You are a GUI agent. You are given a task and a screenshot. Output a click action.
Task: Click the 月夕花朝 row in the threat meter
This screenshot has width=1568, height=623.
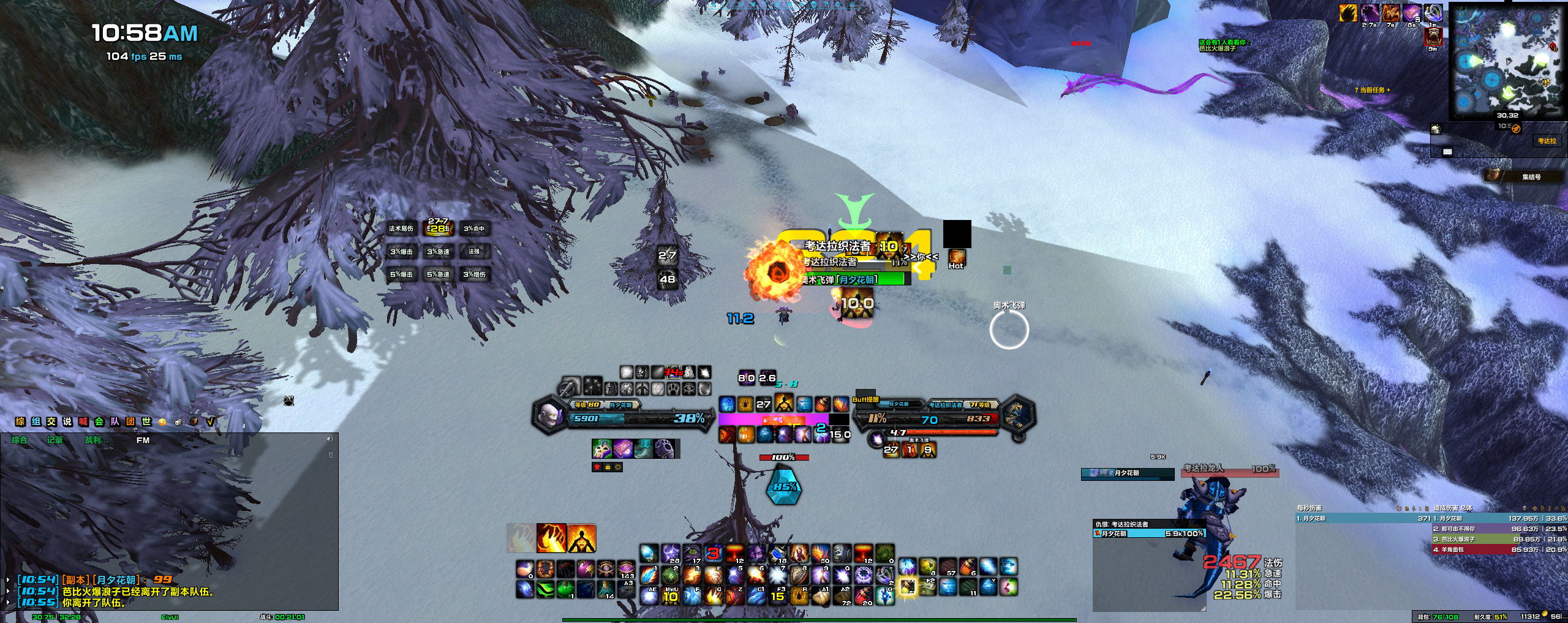click(1149, 534)
